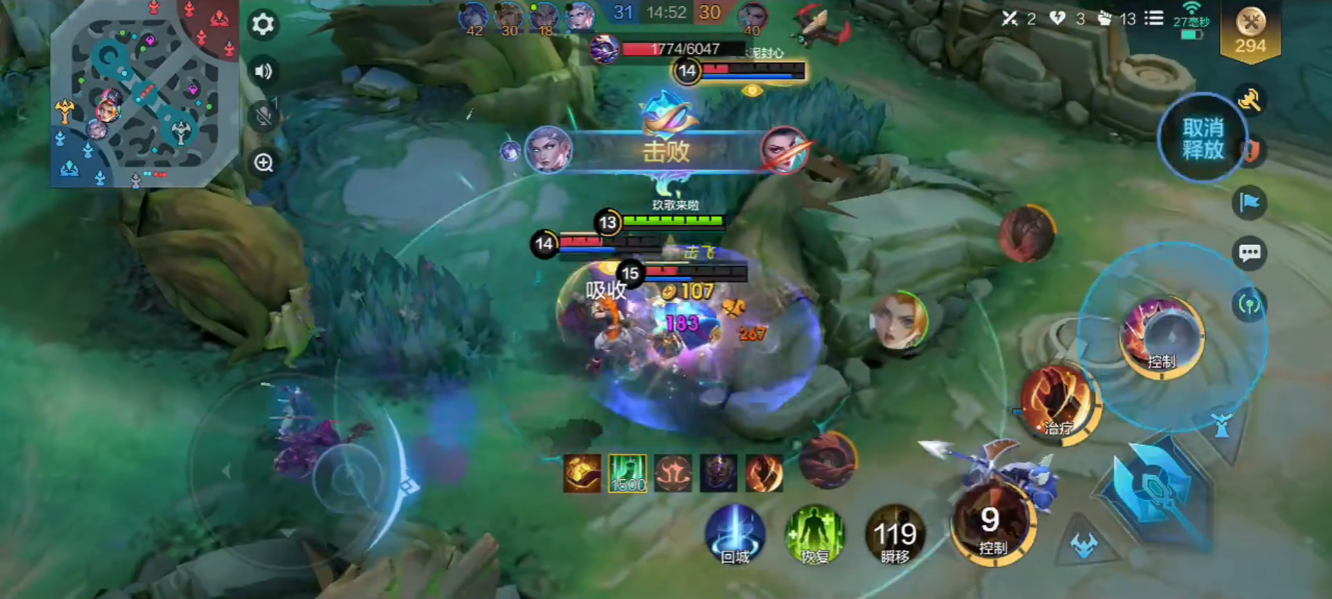Open the shop via the 294 gold icon
Viewport: 1332px width, 599px height.
pos(1250,32)
